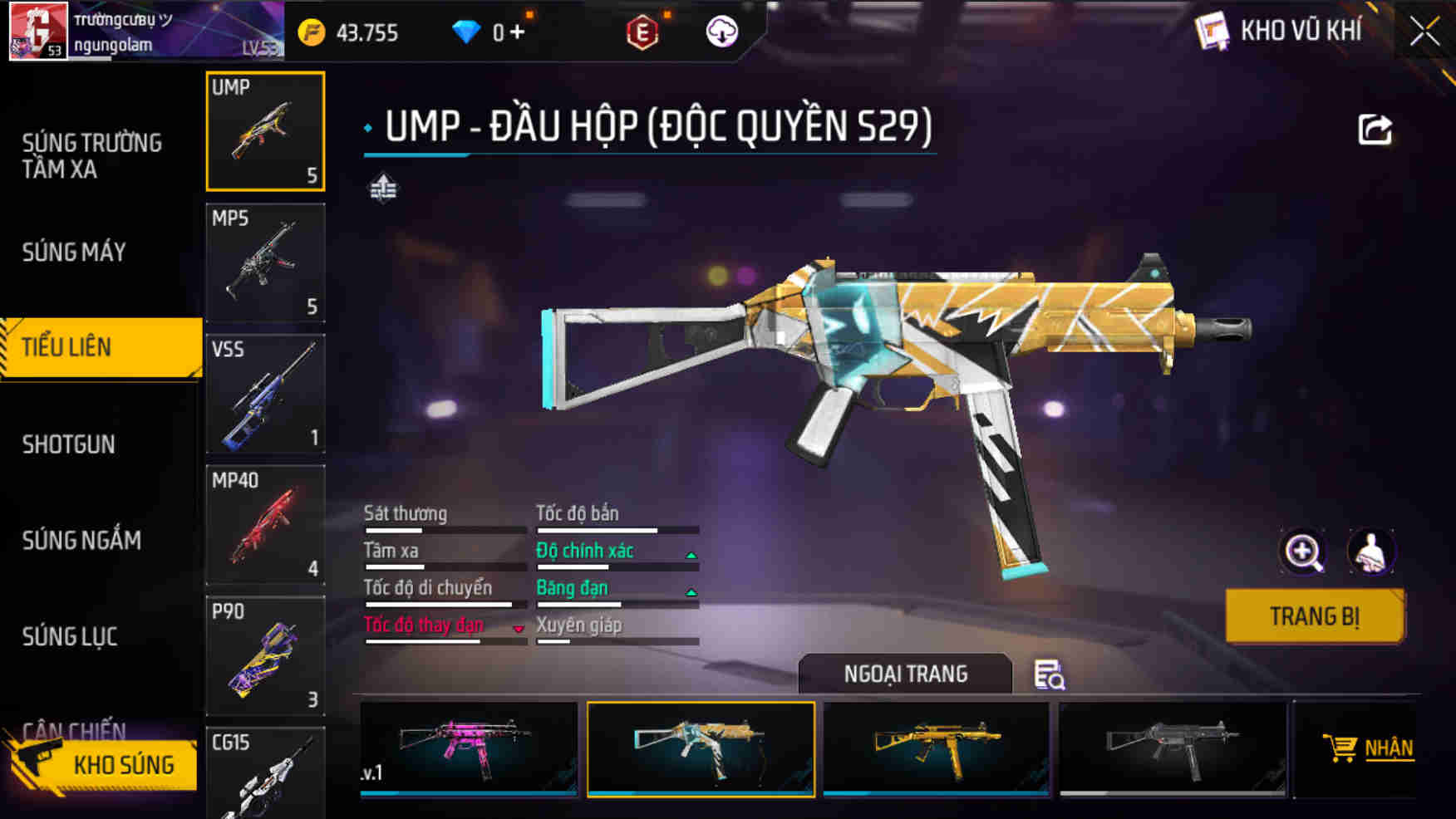Choose the MP40 weapon tile
The image size is (1456, 819).
click(x=265, y=525)
